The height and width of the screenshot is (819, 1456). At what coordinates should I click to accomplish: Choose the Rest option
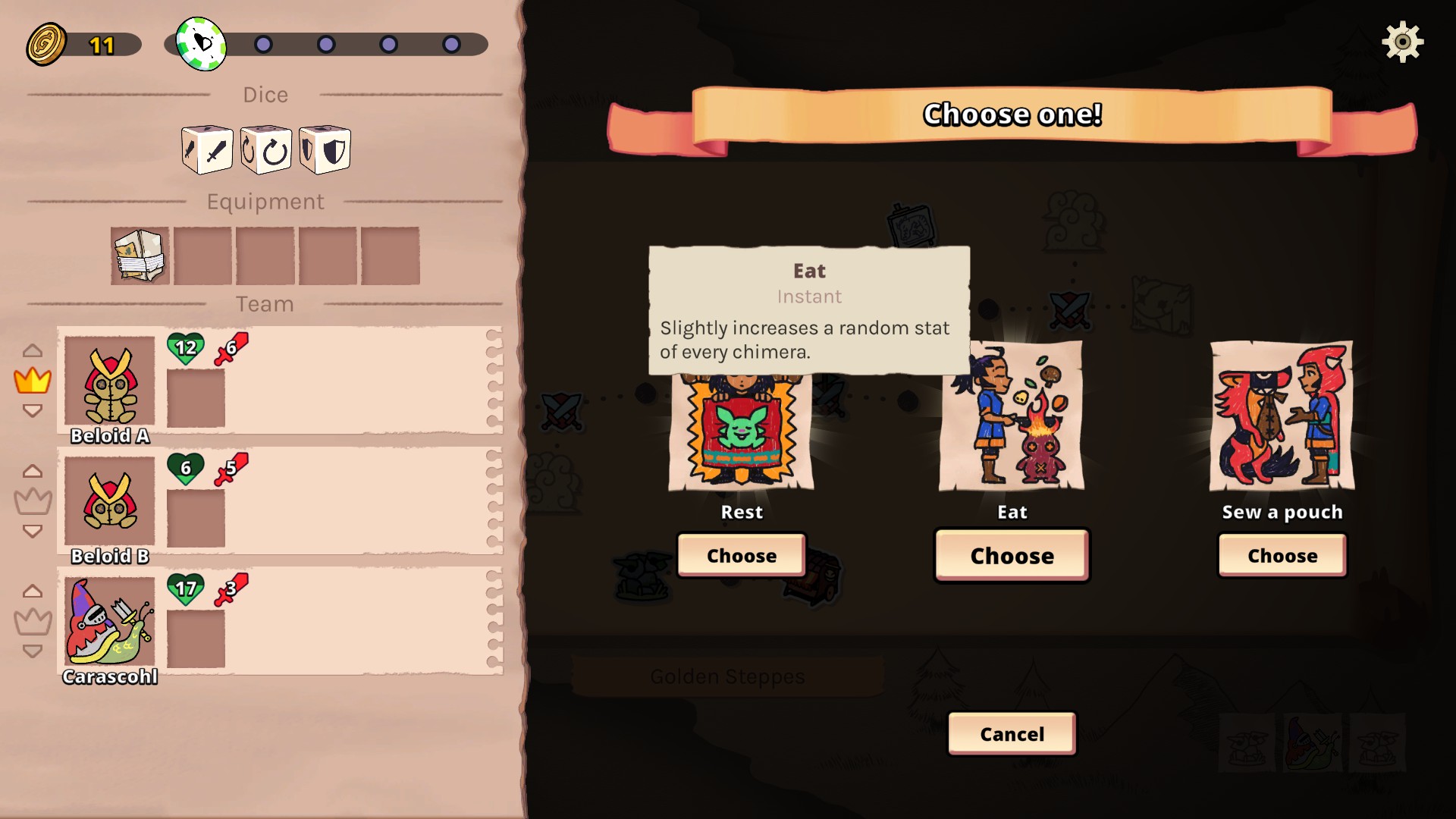[x=741, y=556]
